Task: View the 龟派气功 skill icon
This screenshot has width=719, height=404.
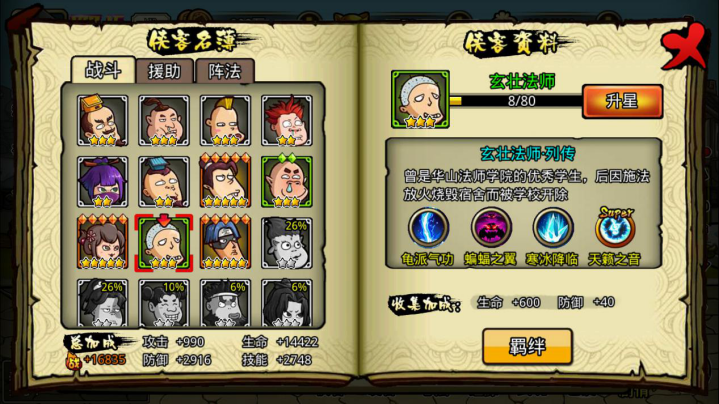Action: click(x=428, y=228)
